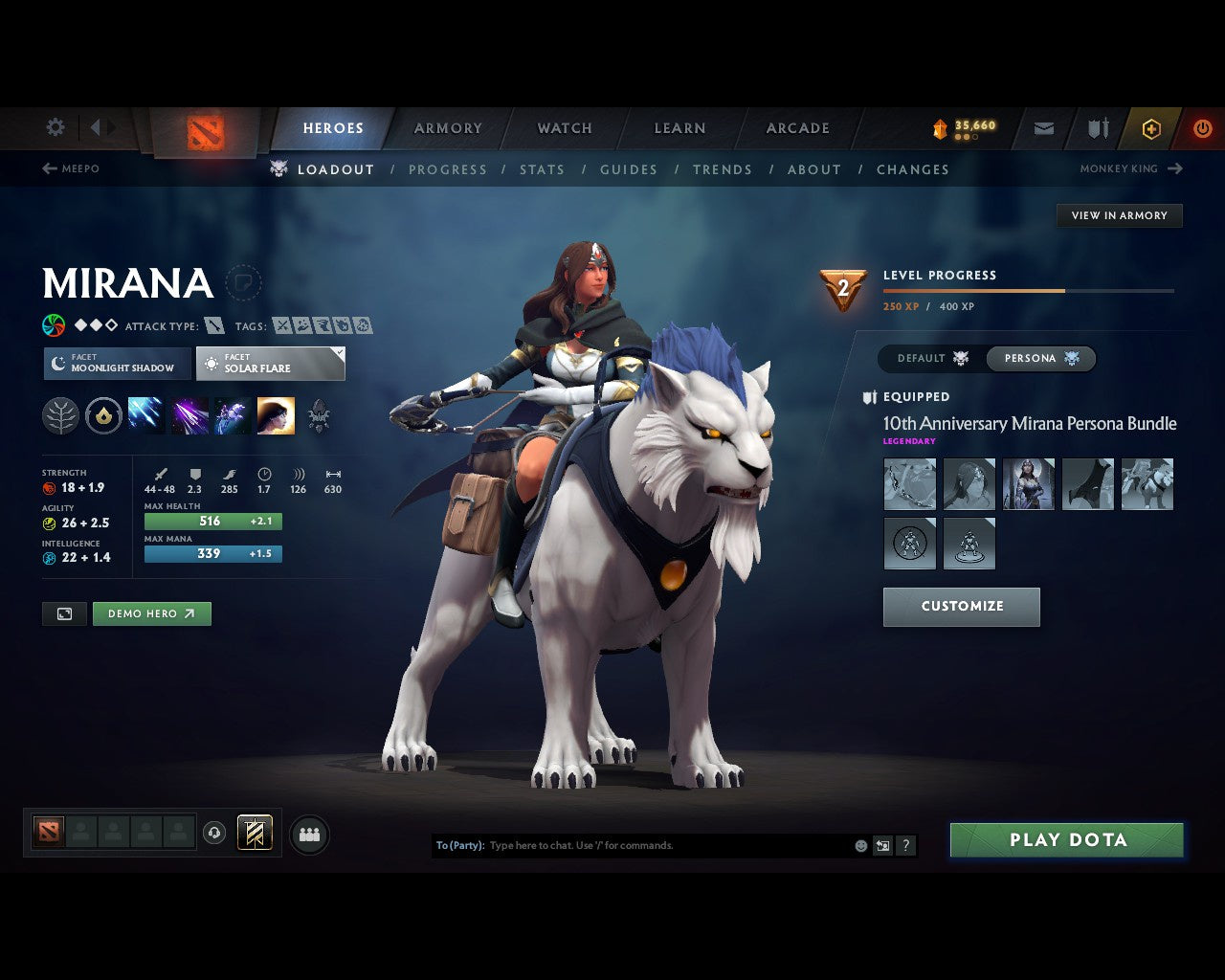
Task: Open the GUIDES tab
Action: (x=628, y=169)
